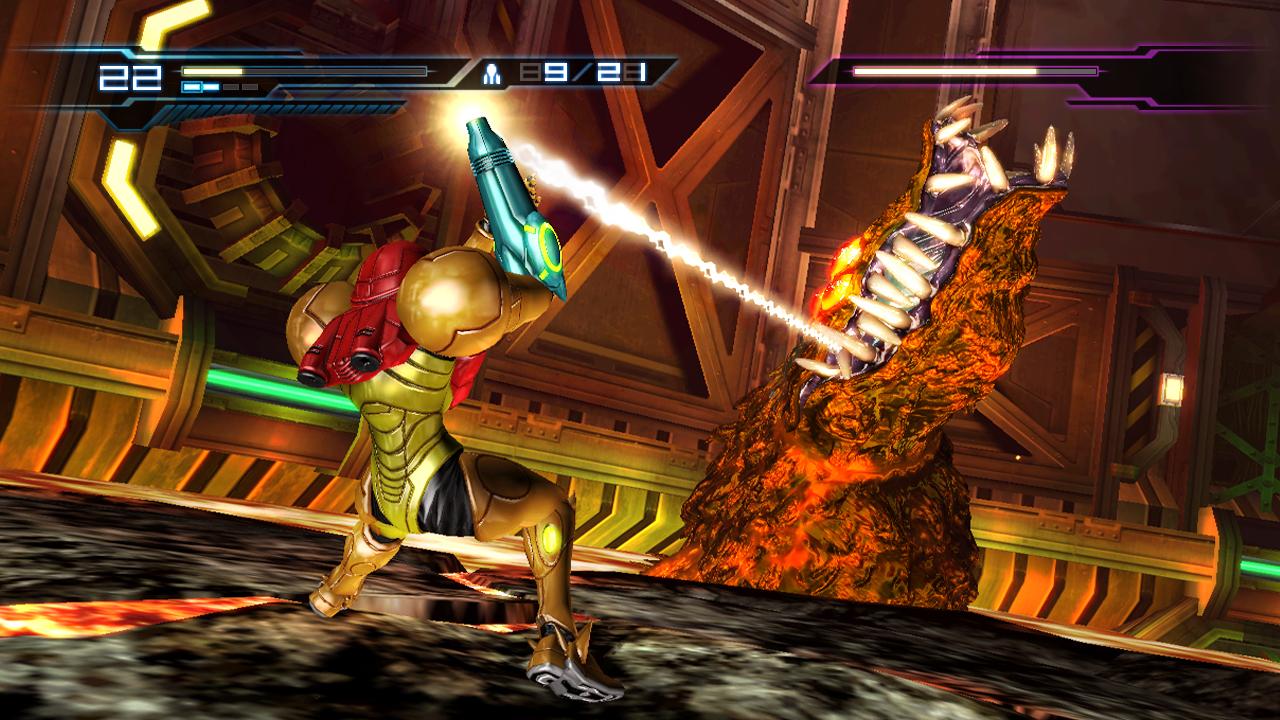
Task: Click the missile icon in the HUD
Action: pos(492,72)
